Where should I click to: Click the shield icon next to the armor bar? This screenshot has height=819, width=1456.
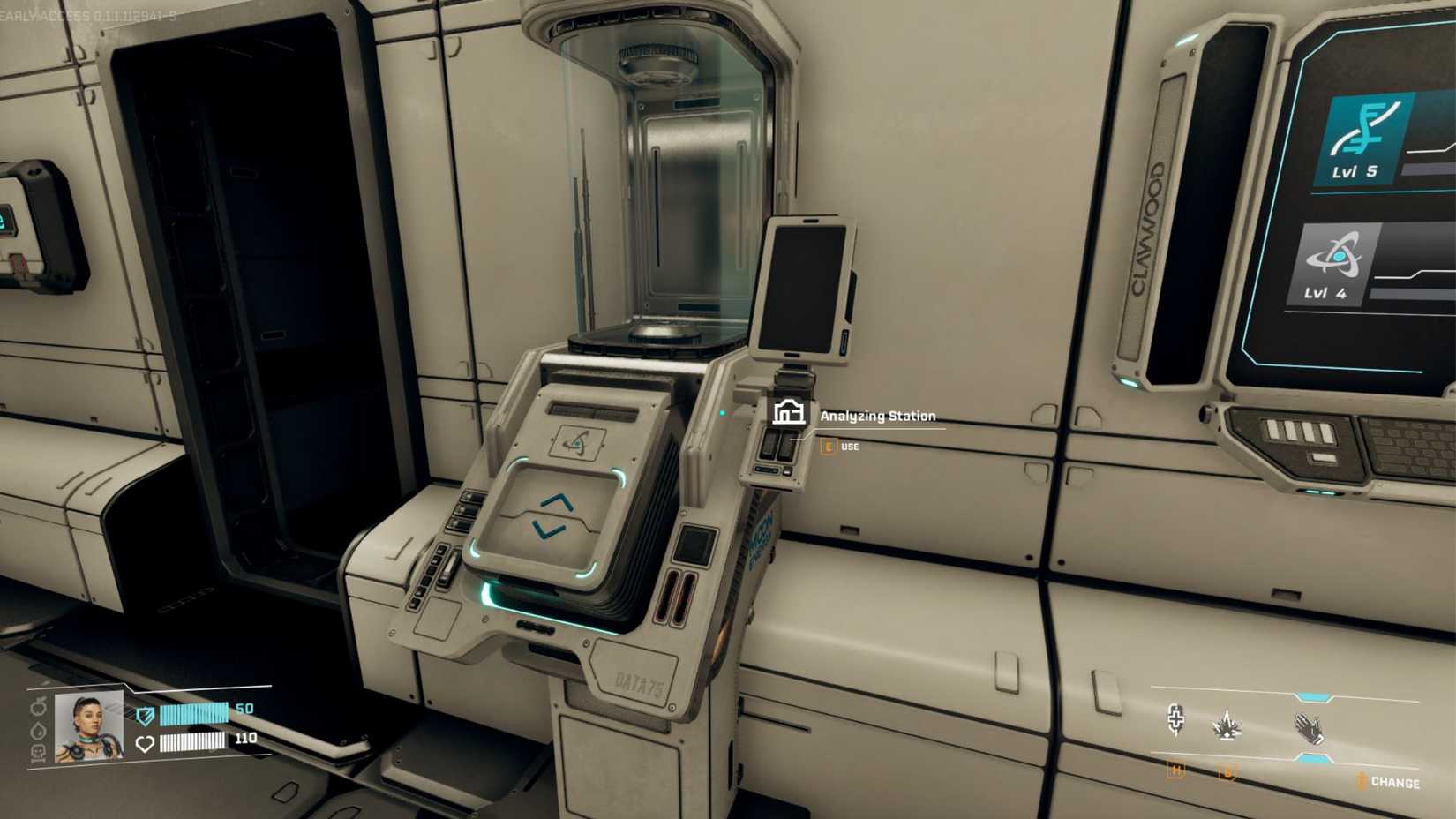(x=145, y=715)
